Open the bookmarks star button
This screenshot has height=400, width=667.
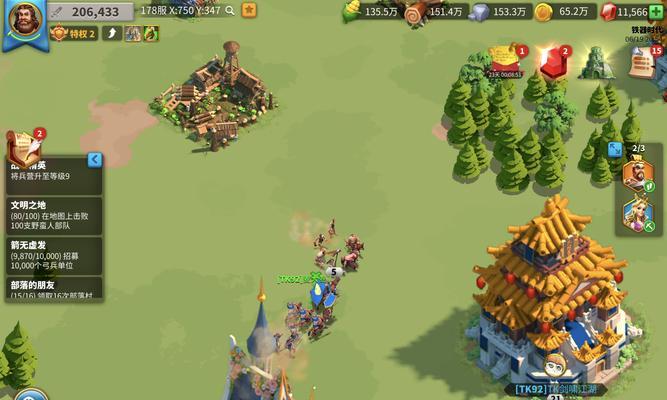pos(248,11)
